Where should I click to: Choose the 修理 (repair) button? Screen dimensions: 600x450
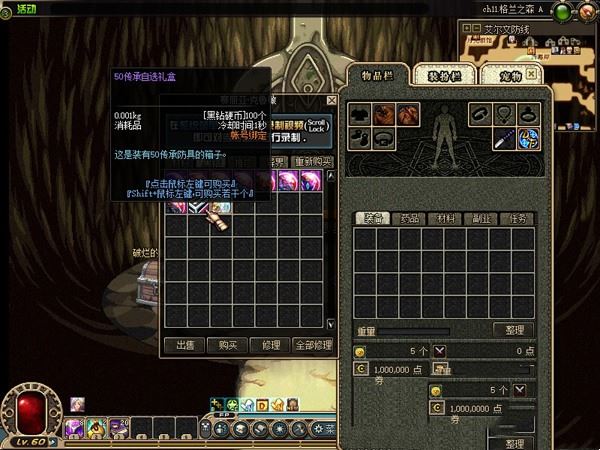pos(270,345)
